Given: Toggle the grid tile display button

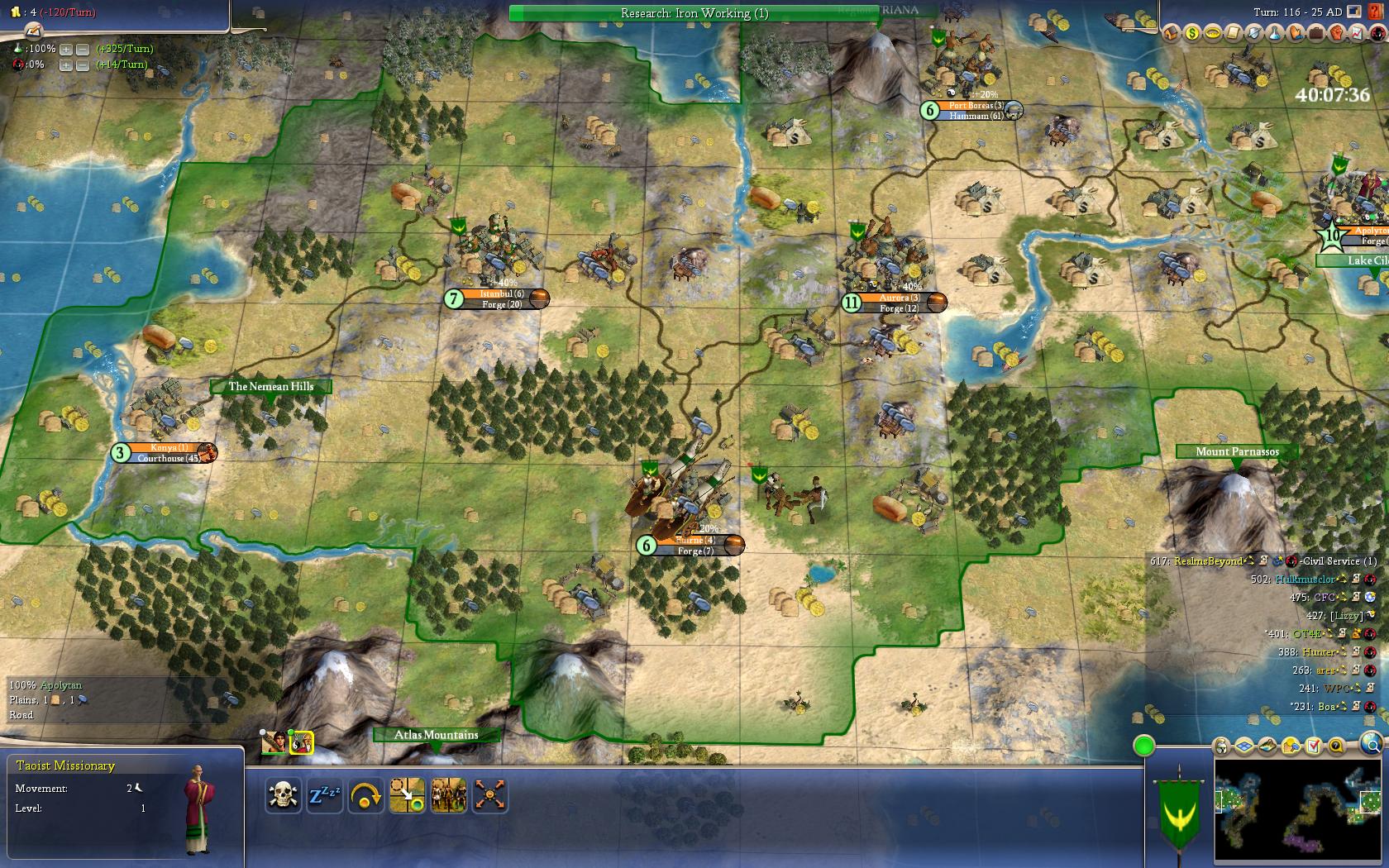Looking at the screenshot, I should 1245,746.
